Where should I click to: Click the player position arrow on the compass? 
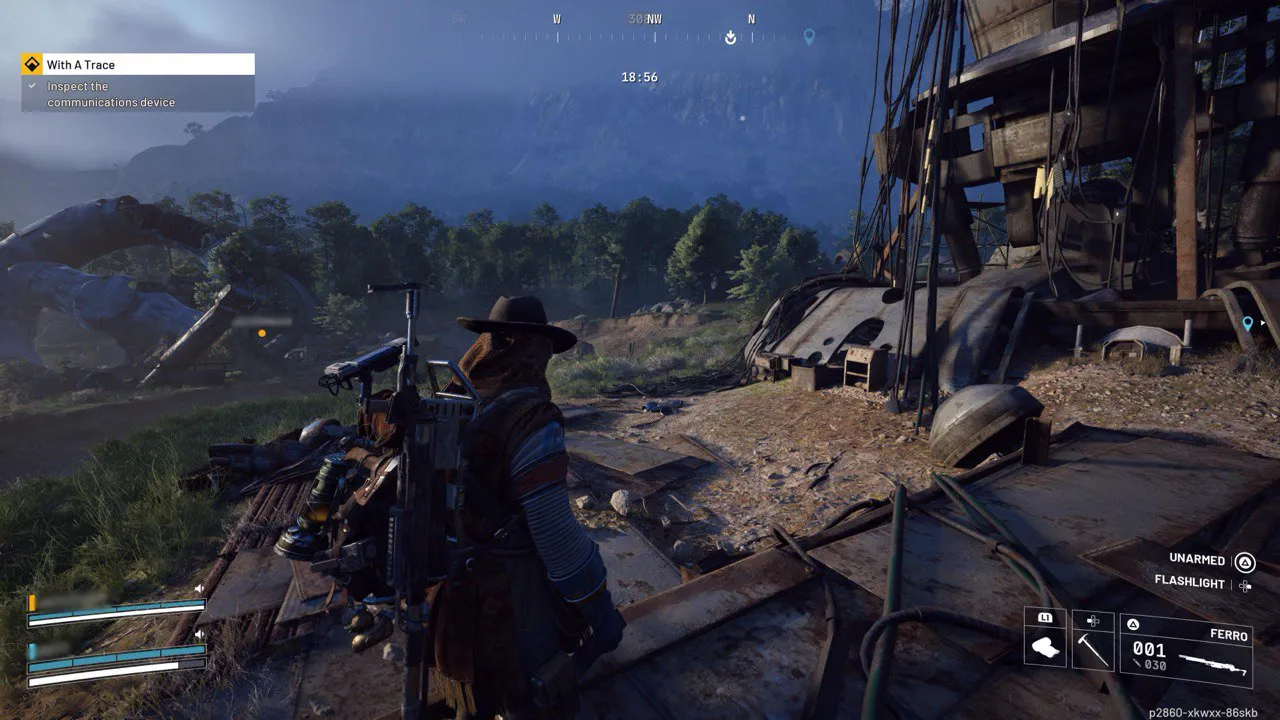point(729,38)
